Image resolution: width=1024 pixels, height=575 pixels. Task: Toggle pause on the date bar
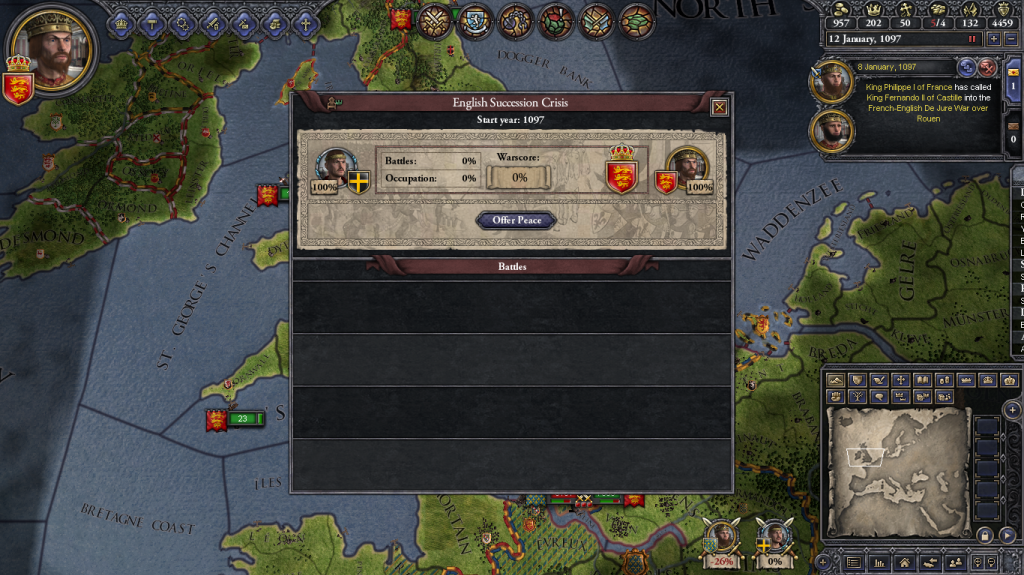[971, 39]
